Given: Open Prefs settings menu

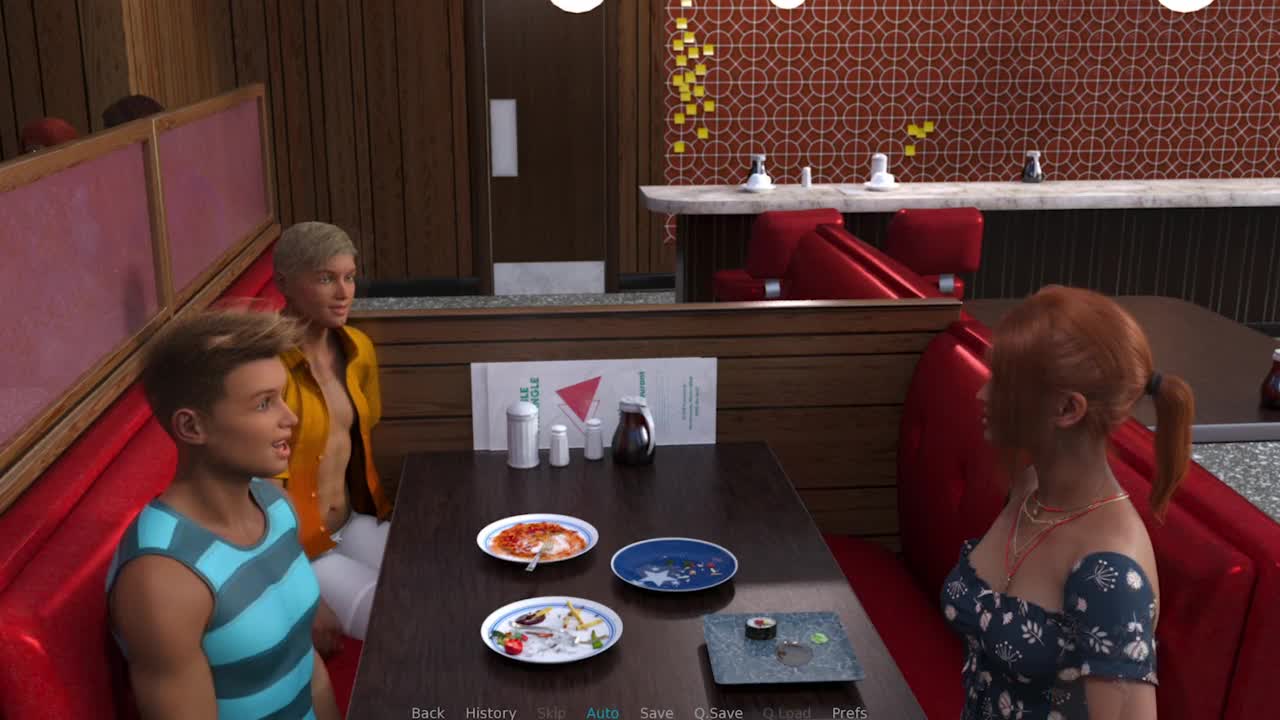Looking at the screenshot, I should (x=849, y=712).
